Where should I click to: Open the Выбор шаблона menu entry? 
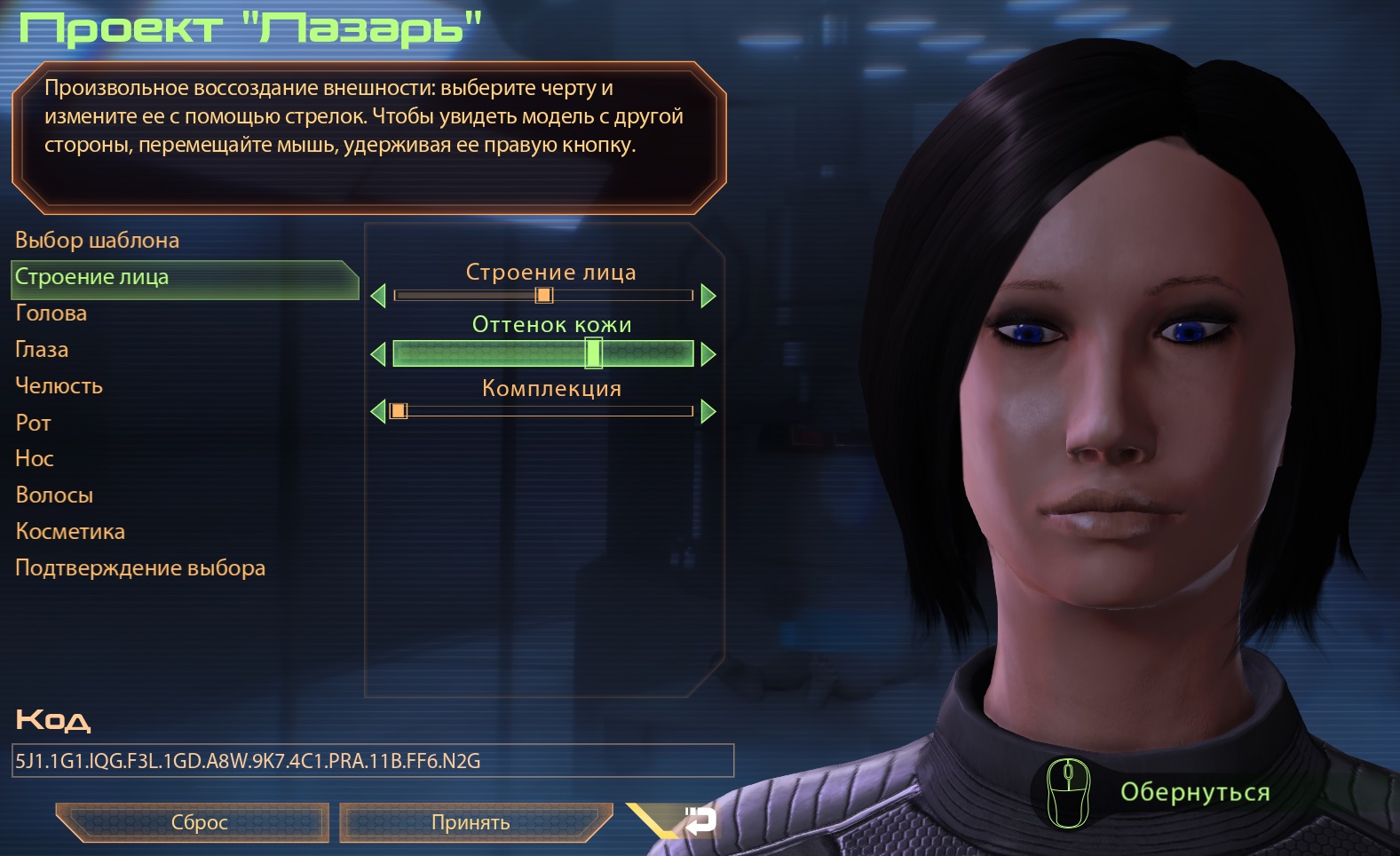(97, 241)
